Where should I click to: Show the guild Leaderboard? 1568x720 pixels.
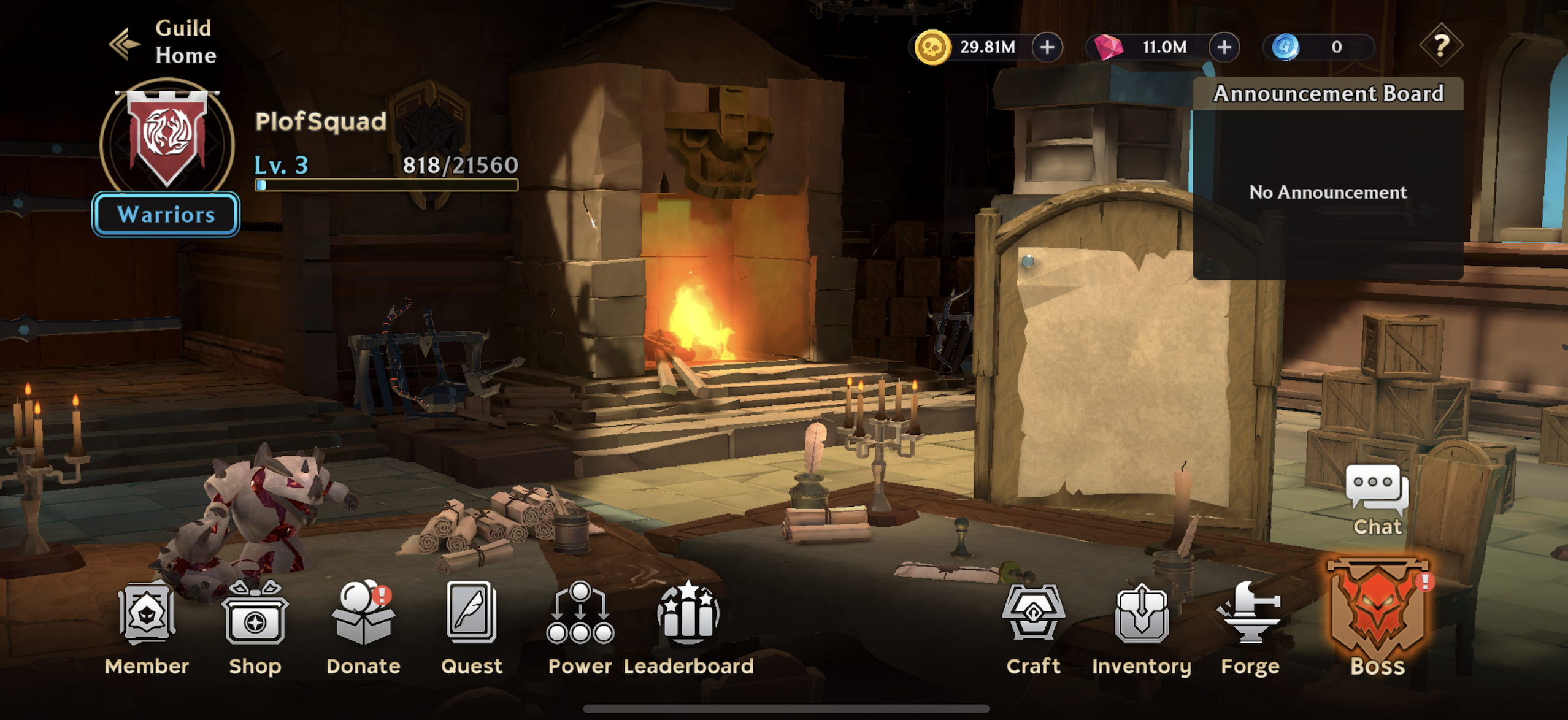coord(688,627)
